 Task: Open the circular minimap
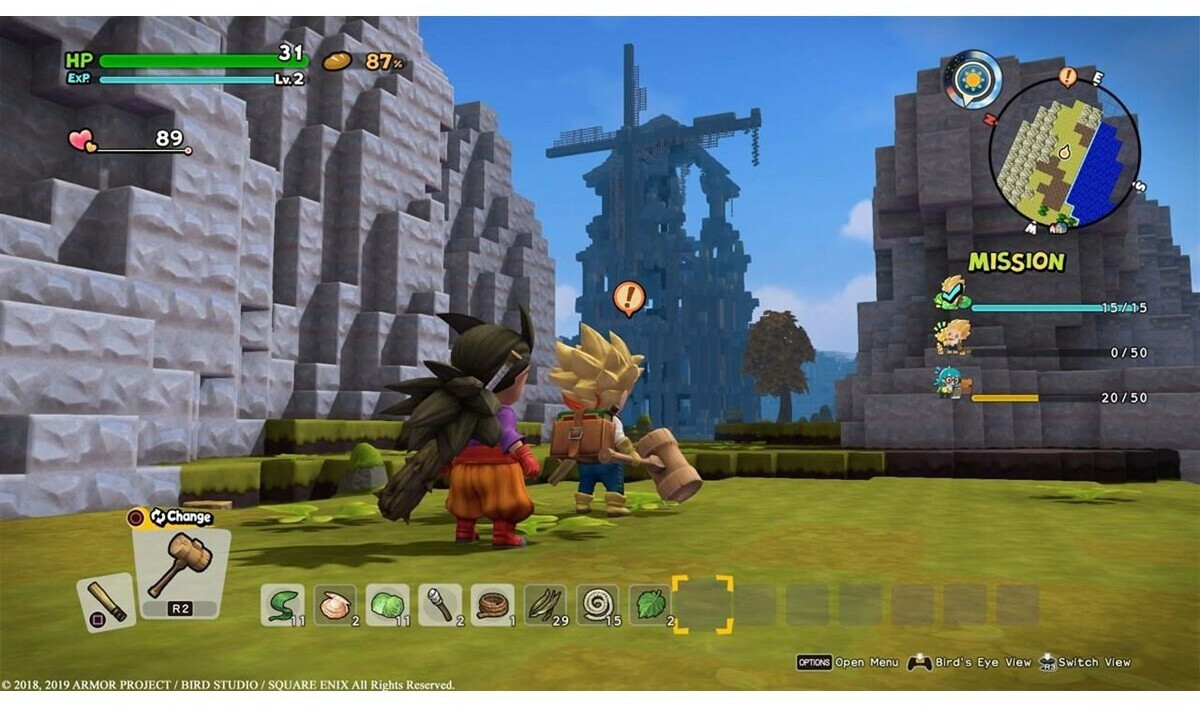tap(1063, 153)
